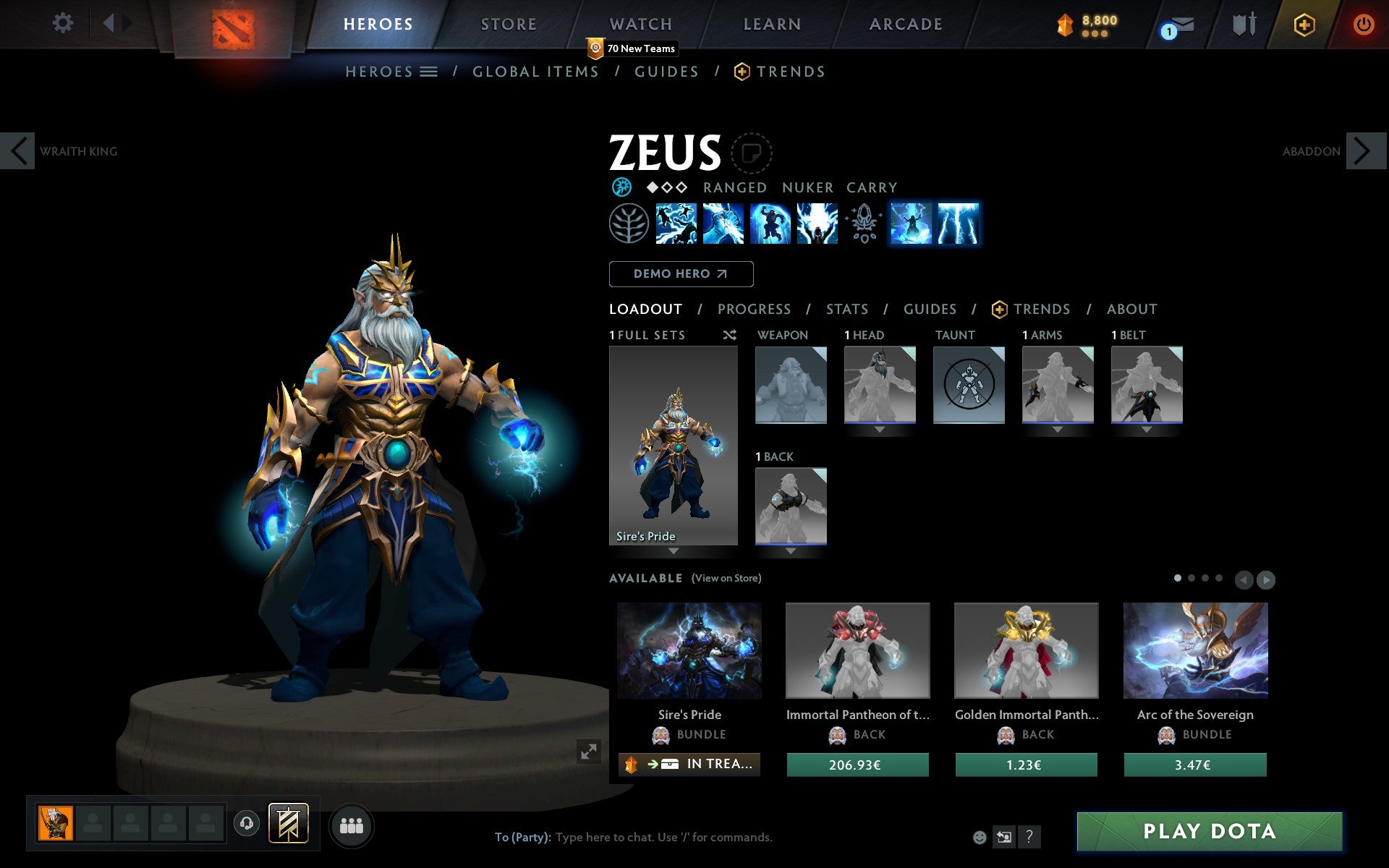
Task: Expand the Sire's Pride set details
Action: point(673,551)
